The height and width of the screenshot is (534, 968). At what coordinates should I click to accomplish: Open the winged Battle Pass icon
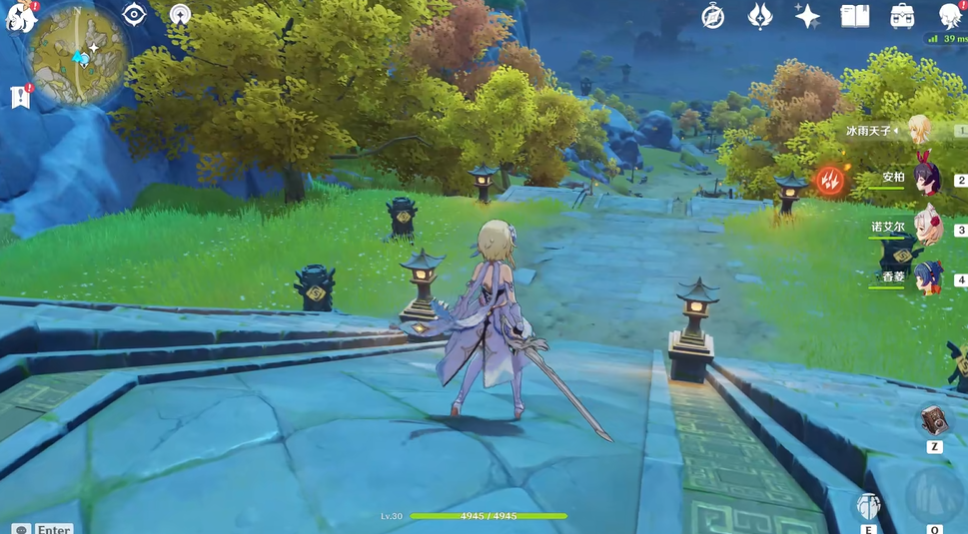coord(760,16)
